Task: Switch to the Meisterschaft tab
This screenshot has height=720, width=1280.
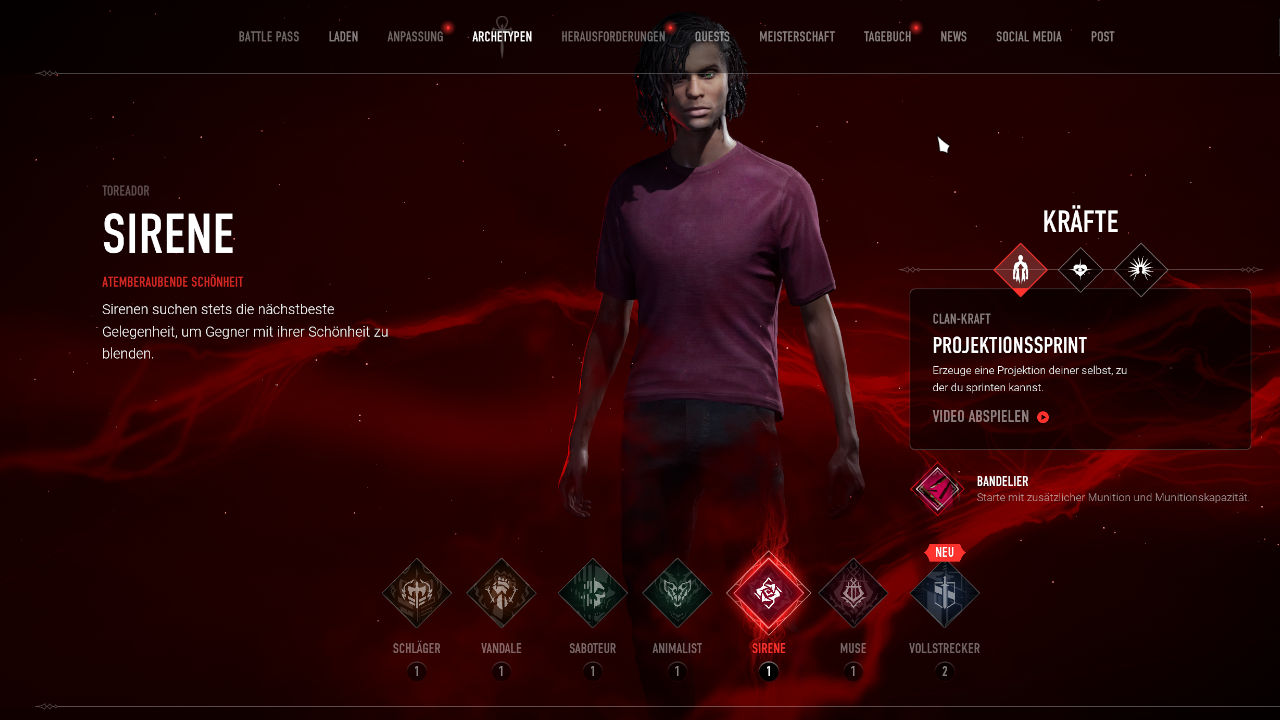Action: (x=796, y=37)
